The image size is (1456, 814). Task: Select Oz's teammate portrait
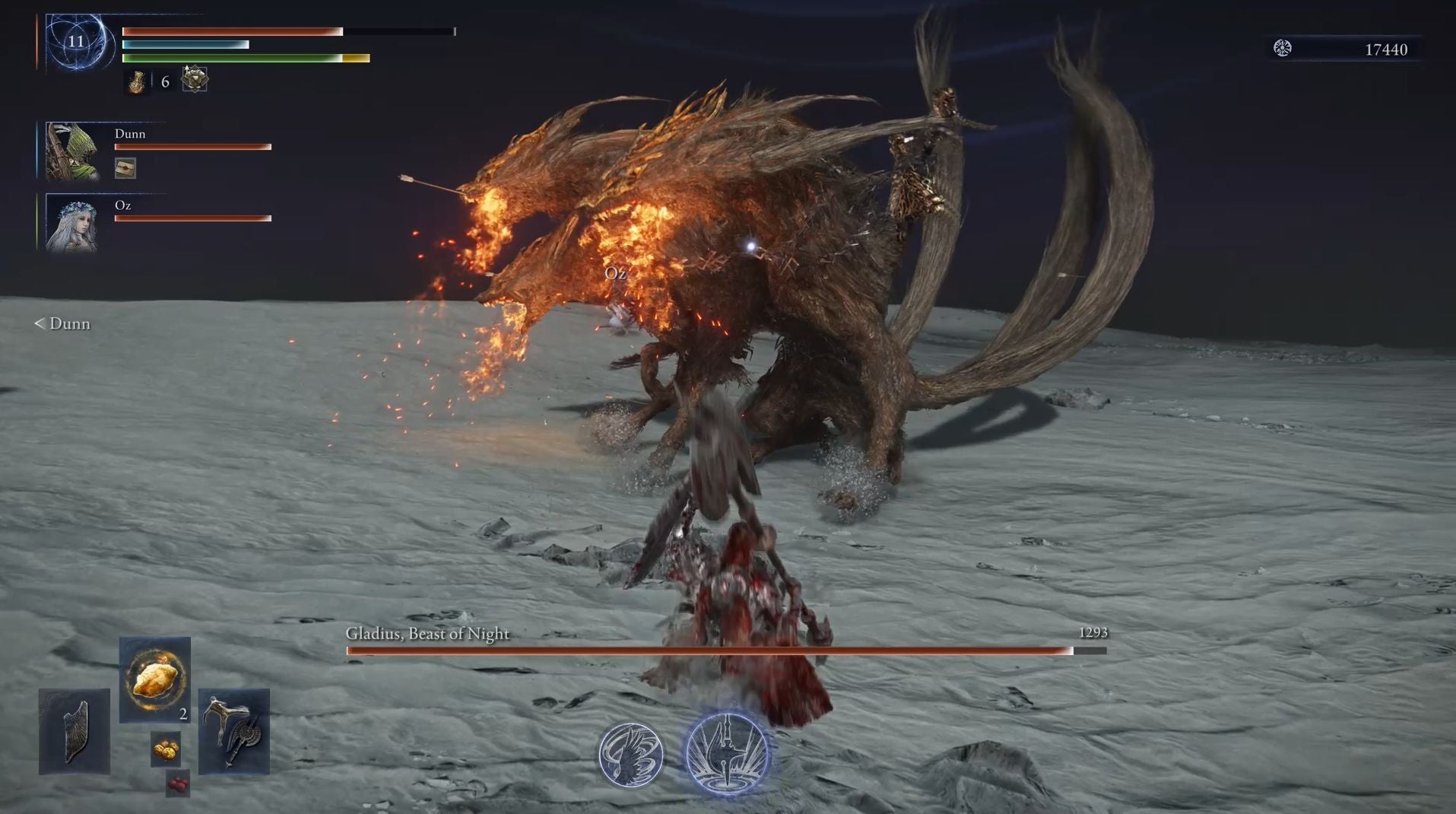(72, 223)
